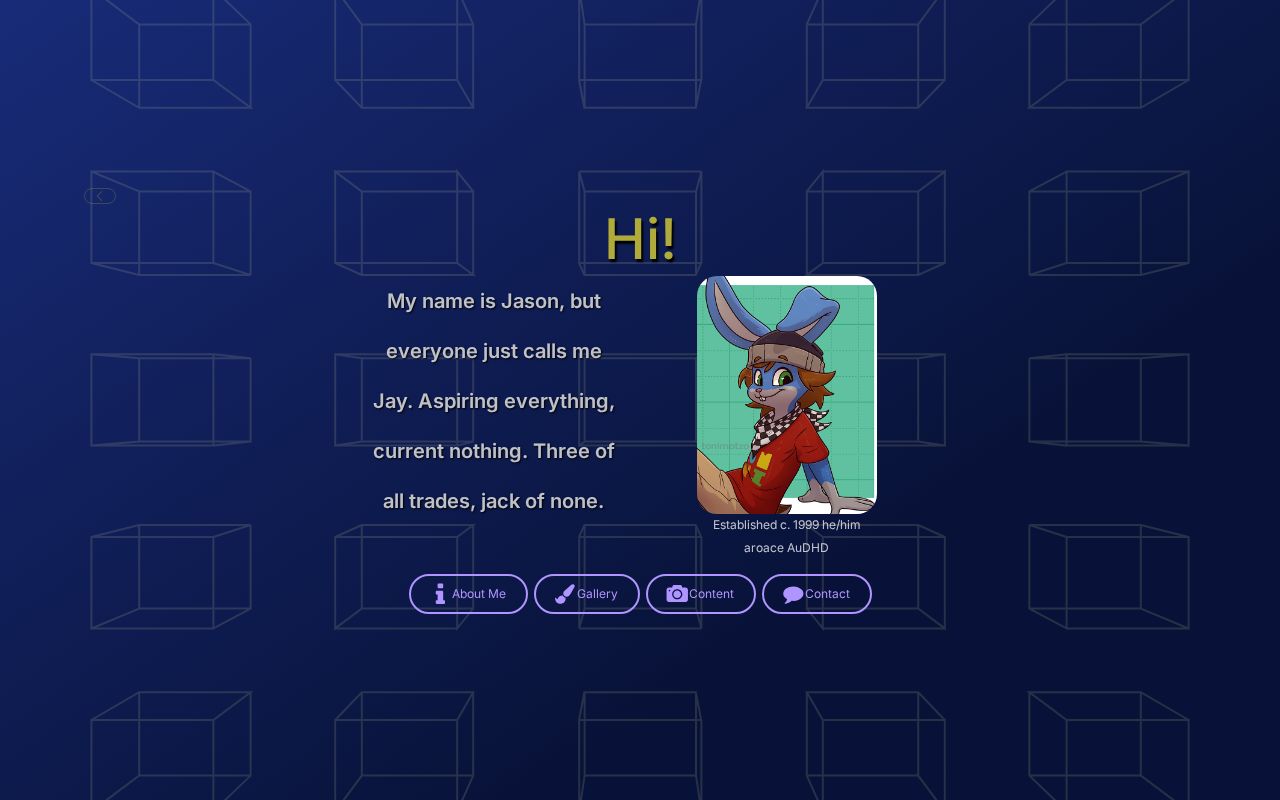The height and width of the screenshot is (800, 1280).
Task: Click the paintbrush icon in the Gallery button
Action: tap(564, 593)
